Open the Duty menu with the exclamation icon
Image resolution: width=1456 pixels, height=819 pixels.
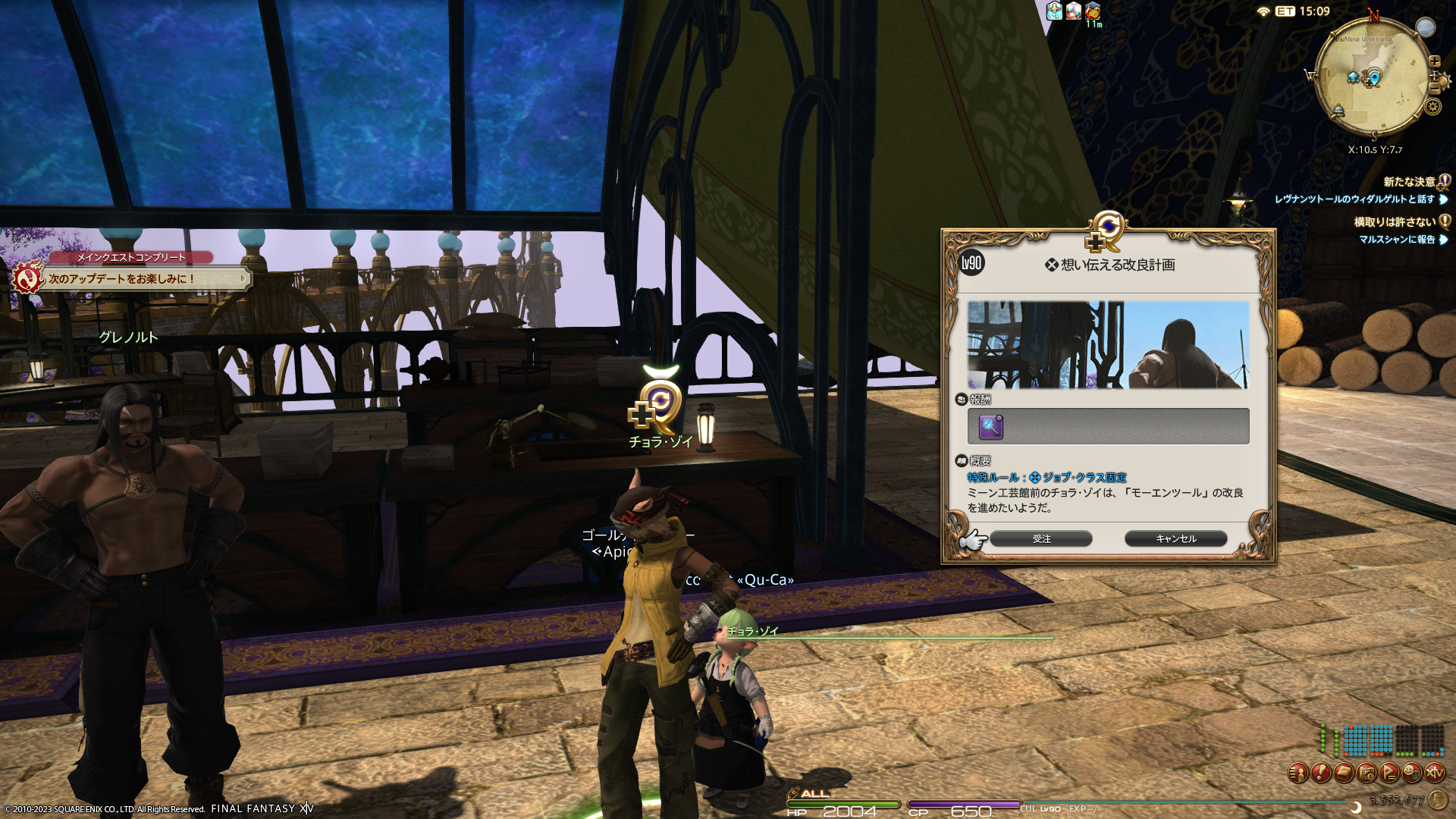(1321, 773)
